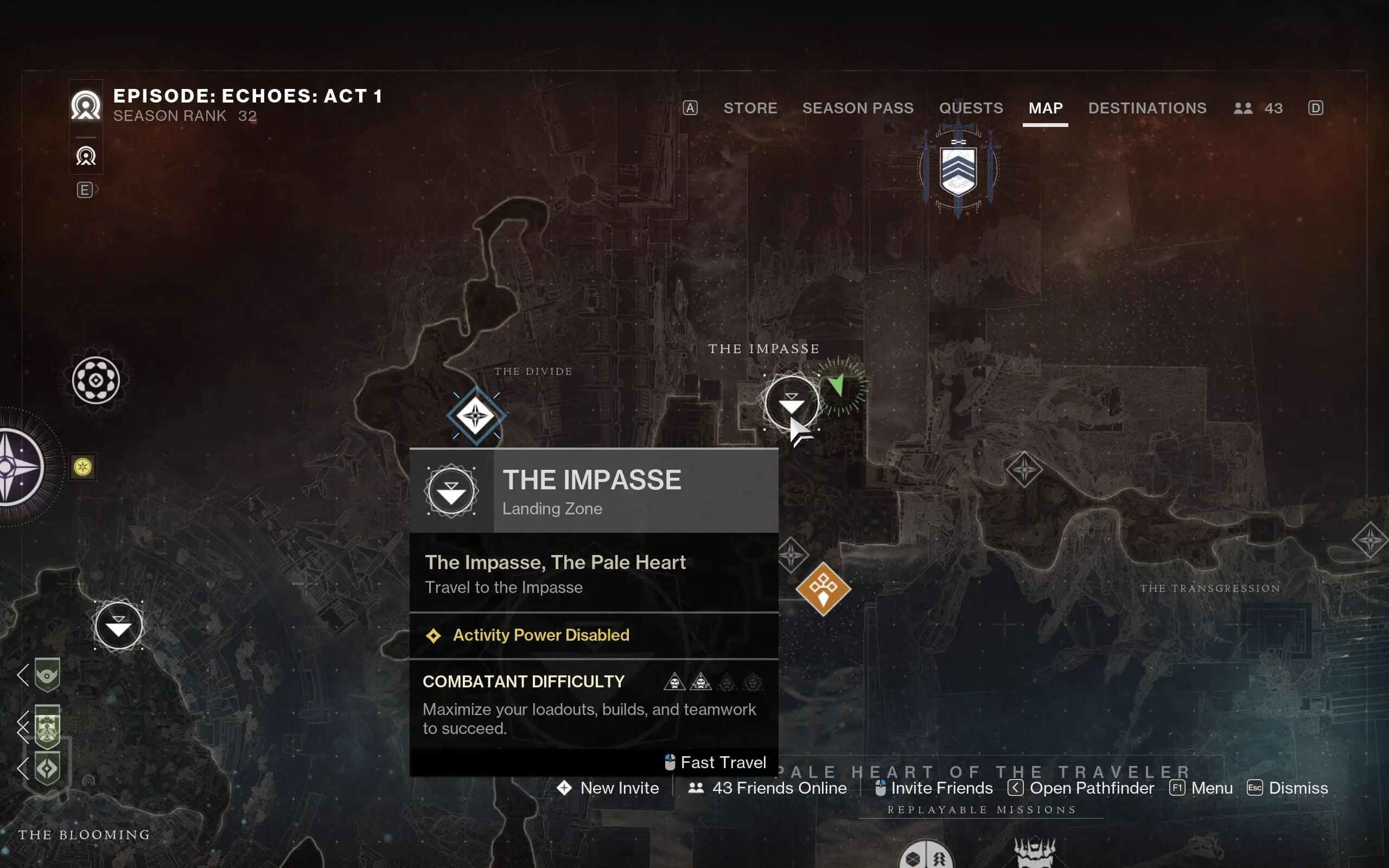1389x868 pixels.
Task: Select The Impasse landing zone icon on the map
Action: pyautogui.click(x=791, y=402)
